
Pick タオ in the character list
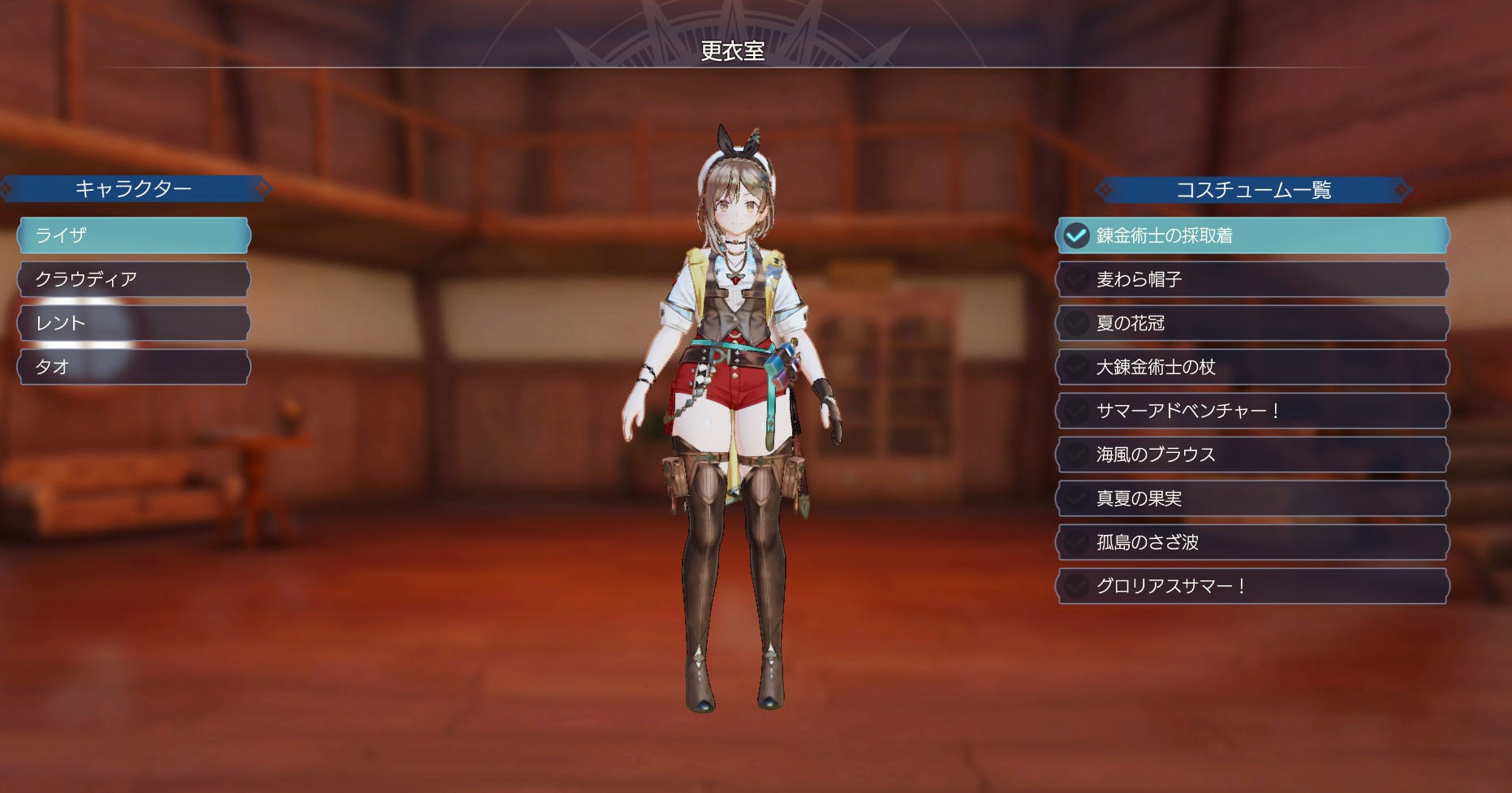[x=134, y=367]
